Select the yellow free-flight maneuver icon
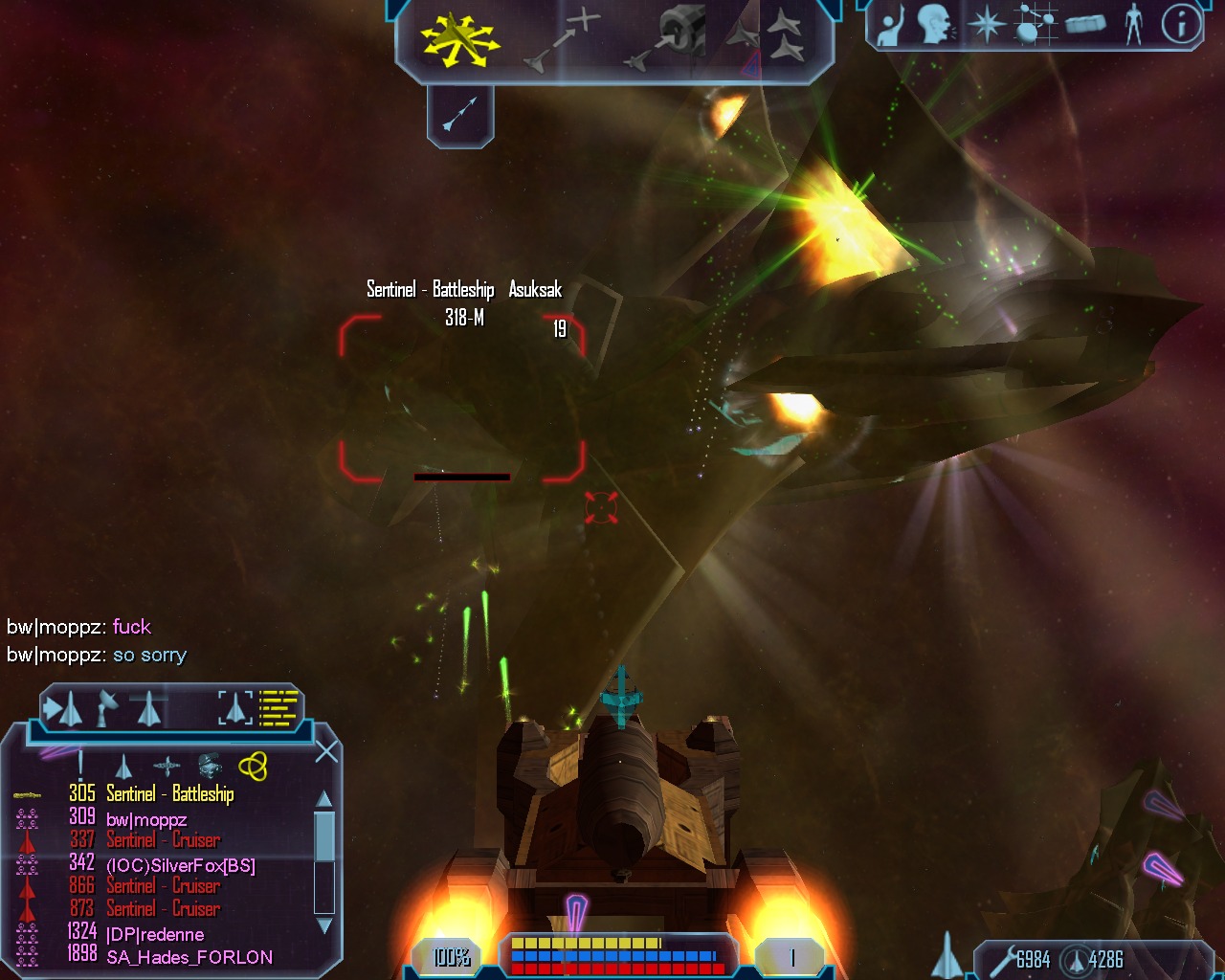This screenshot has width=1225, height=980. pos(458,38)
